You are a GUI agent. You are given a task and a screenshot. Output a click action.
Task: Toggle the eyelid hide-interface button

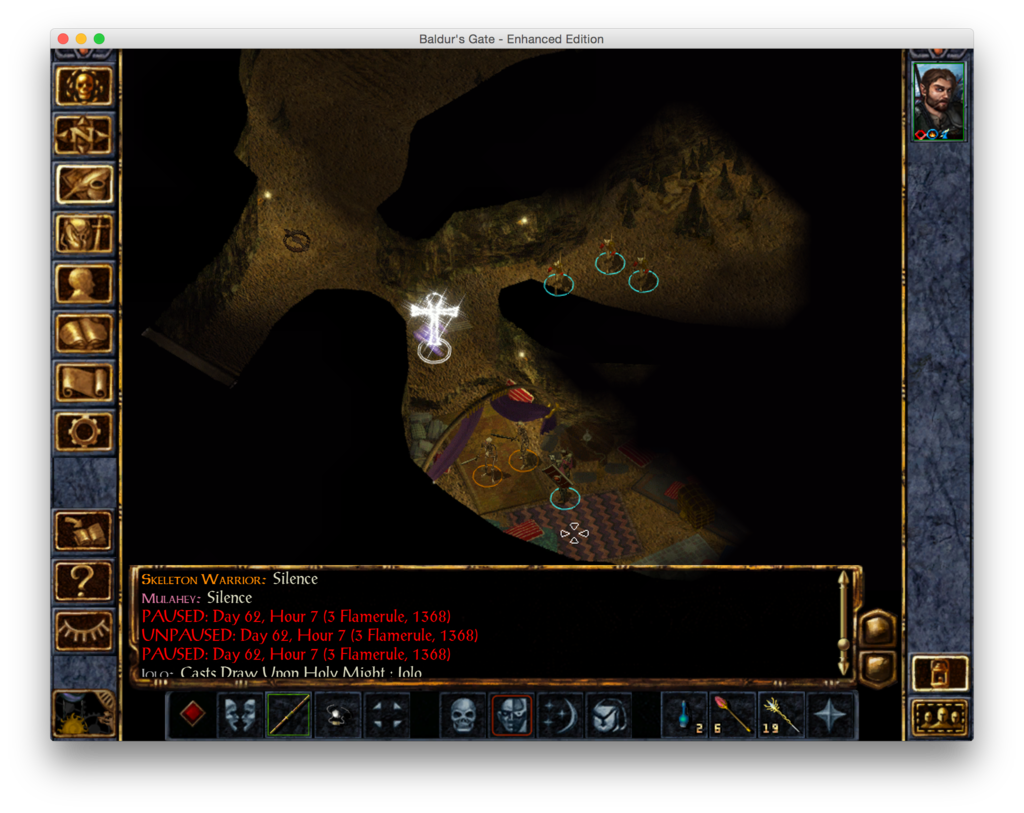tap(84, 630)
